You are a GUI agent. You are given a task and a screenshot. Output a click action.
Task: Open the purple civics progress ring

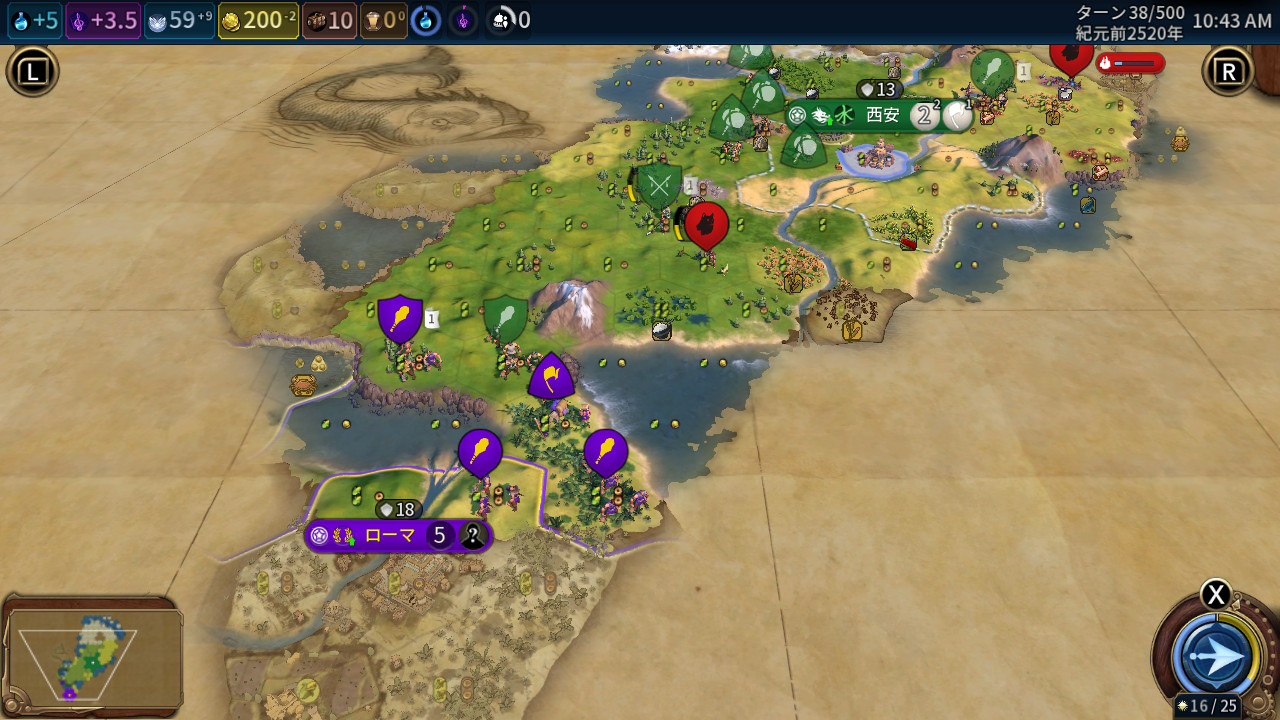463,20
